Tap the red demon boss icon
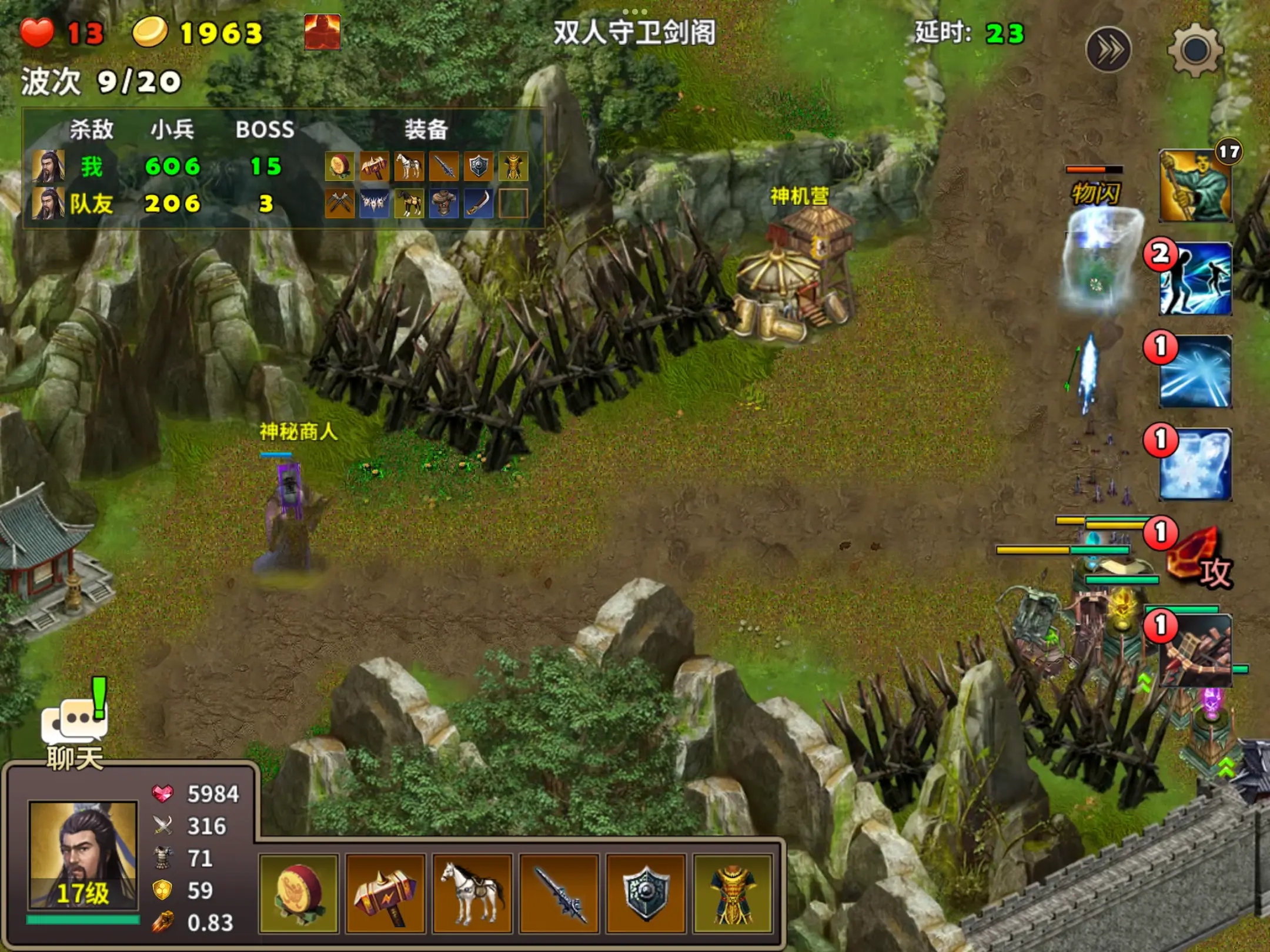Viewport: 1270px width, 952px height. [322, 32]
